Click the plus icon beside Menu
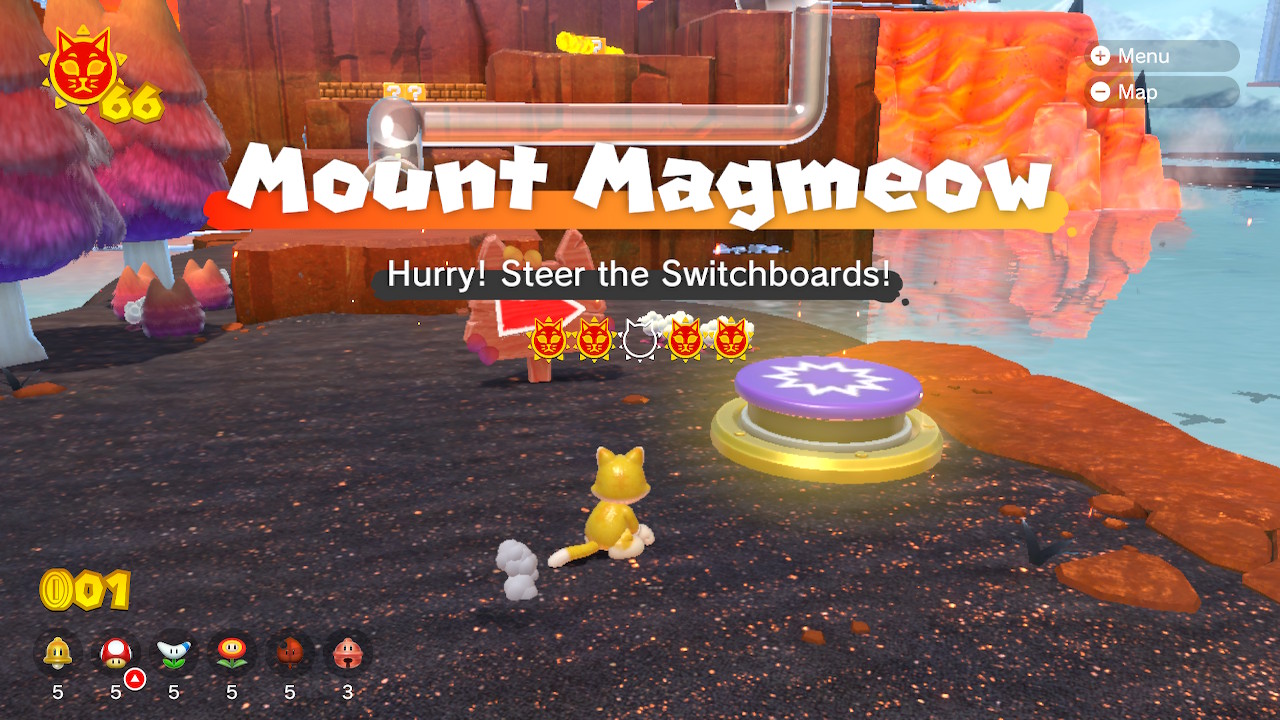This screenshot has height=720, width=1280. click(1100, 56)
